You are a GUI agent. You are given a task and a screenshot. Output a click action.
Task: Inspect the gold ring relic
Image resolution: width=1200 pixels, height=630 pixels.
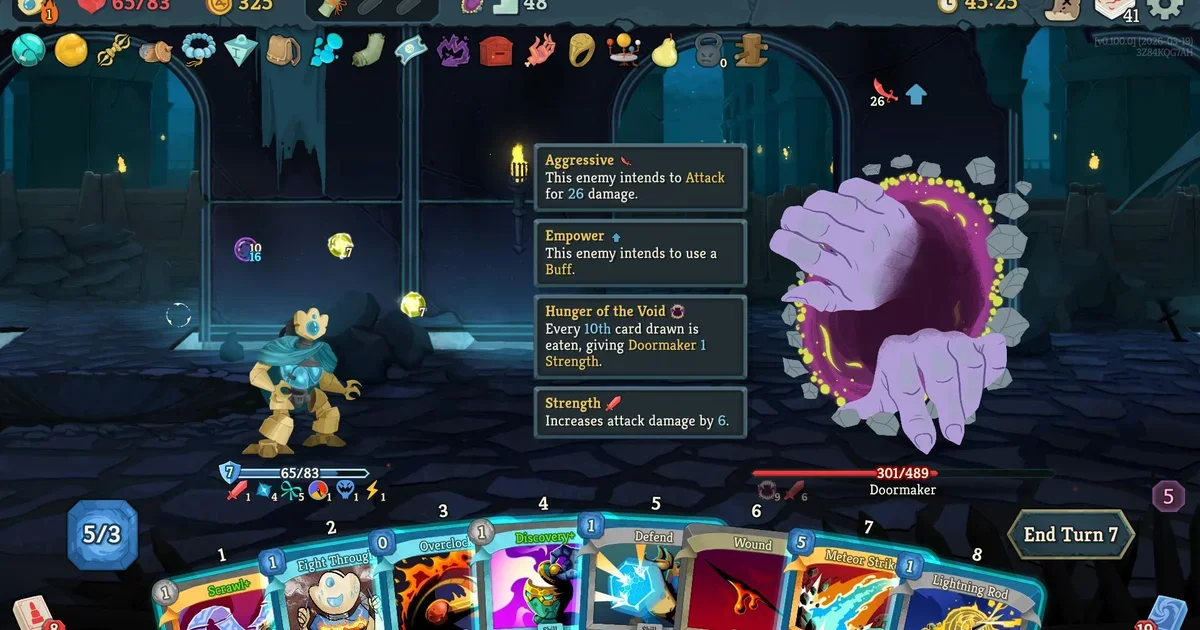coord(582,49)
